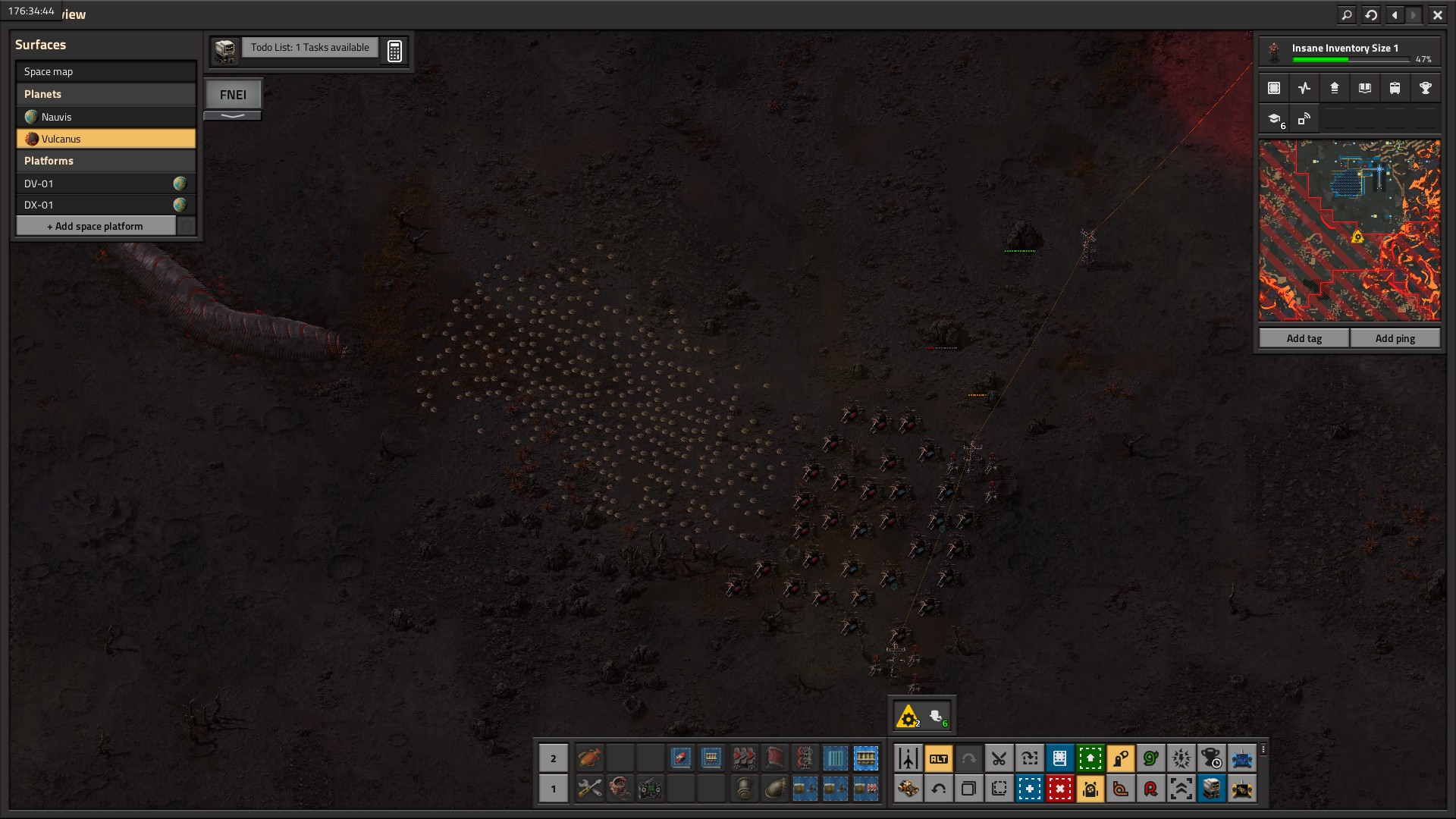Click the Add tag button
This screenshot has width=1456, height=819.
1304,338
